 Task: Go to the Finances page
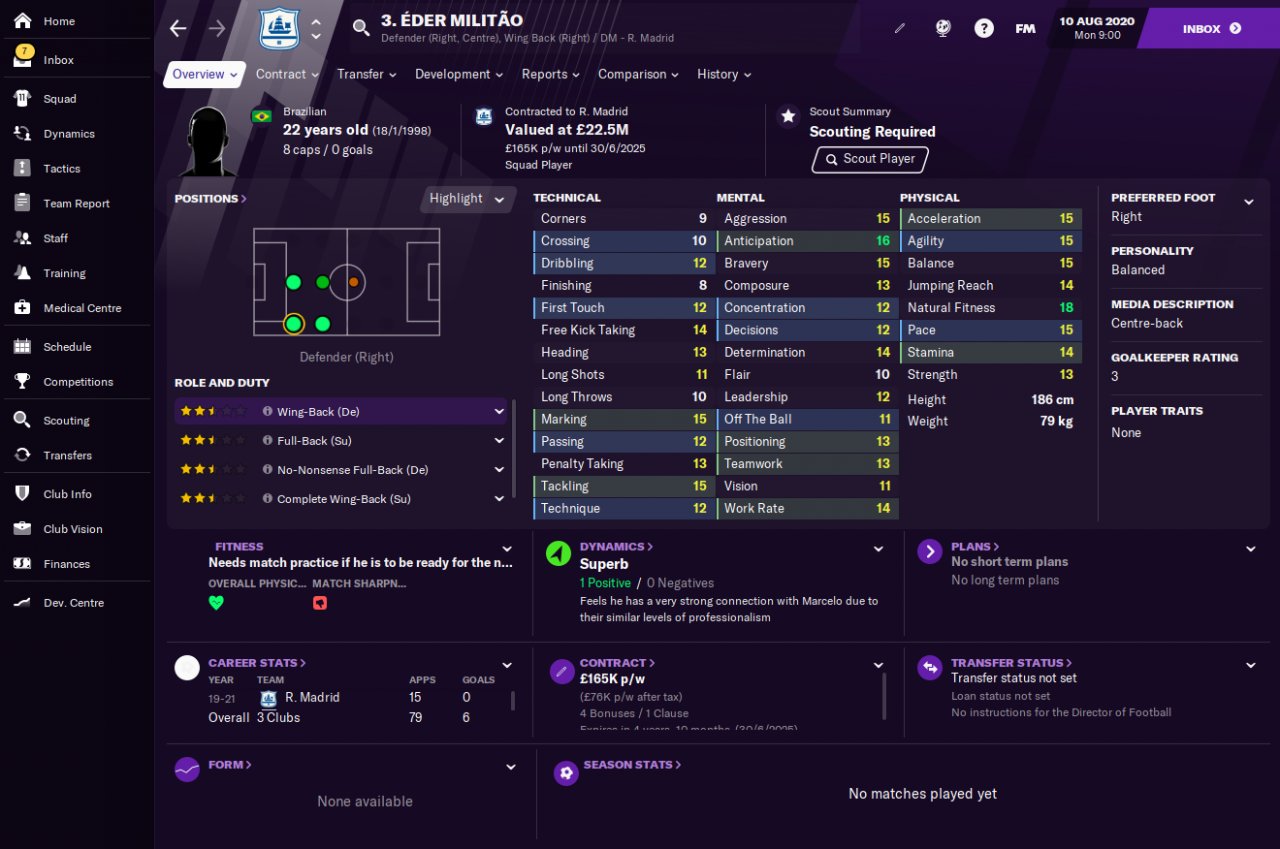point(66,564)
